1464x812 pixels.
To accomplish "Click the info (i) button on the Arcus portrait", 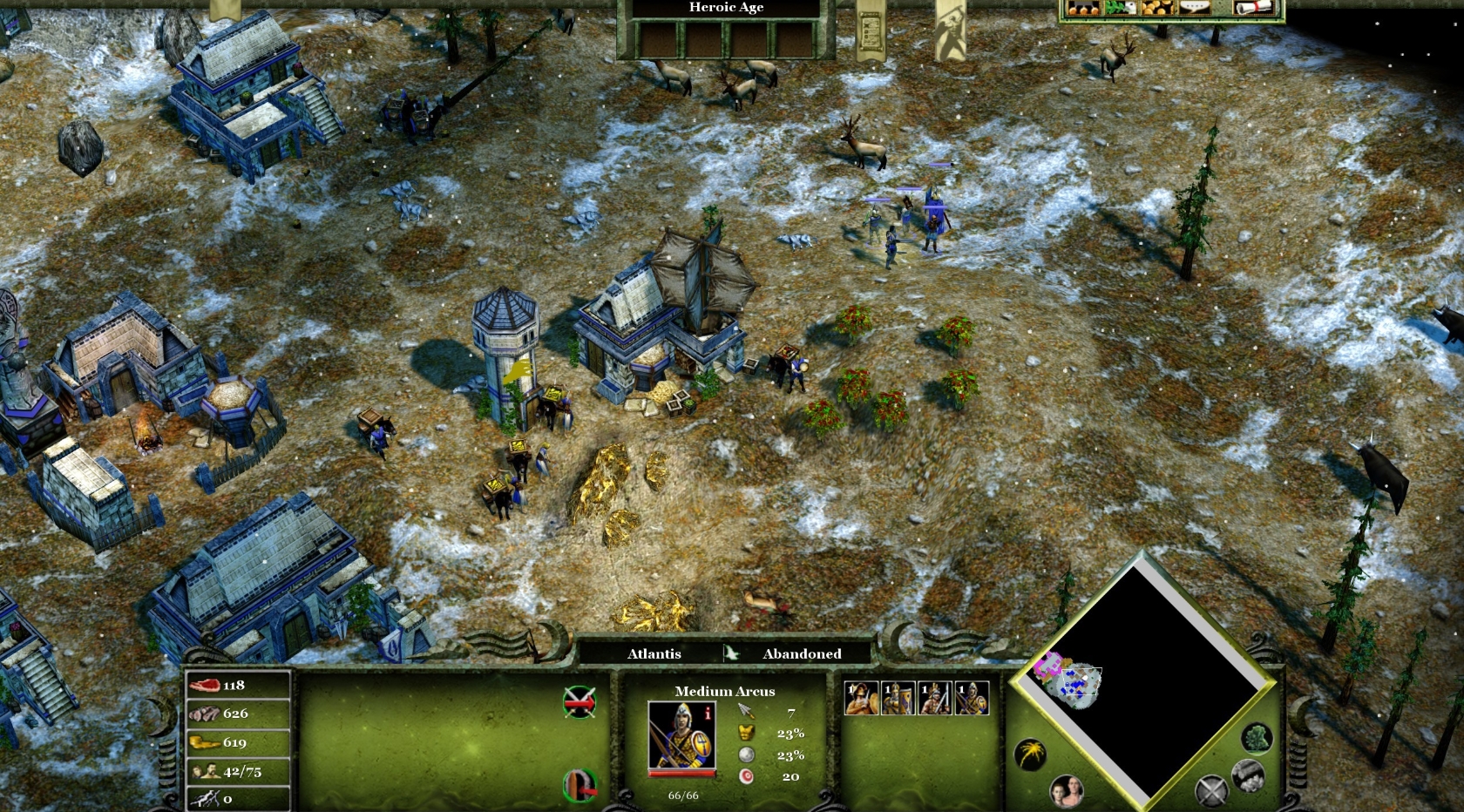I will click(708, 713).
